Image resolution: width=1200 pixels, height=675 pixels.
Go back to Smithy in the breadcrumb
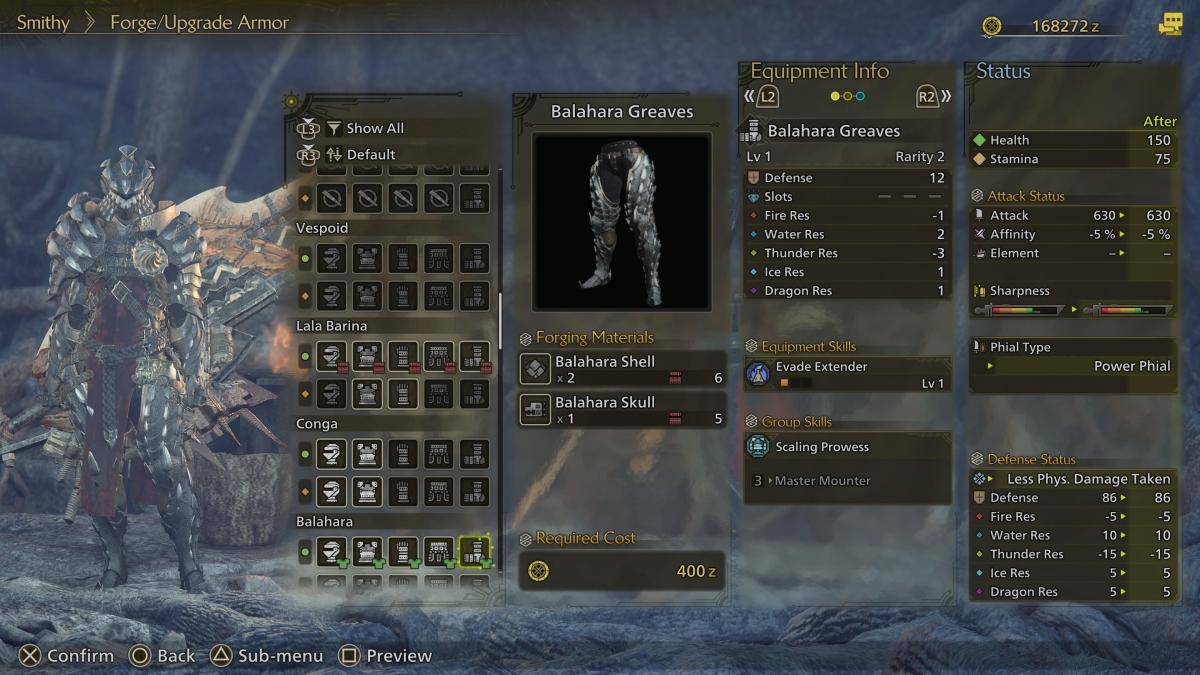coord(43,22)
